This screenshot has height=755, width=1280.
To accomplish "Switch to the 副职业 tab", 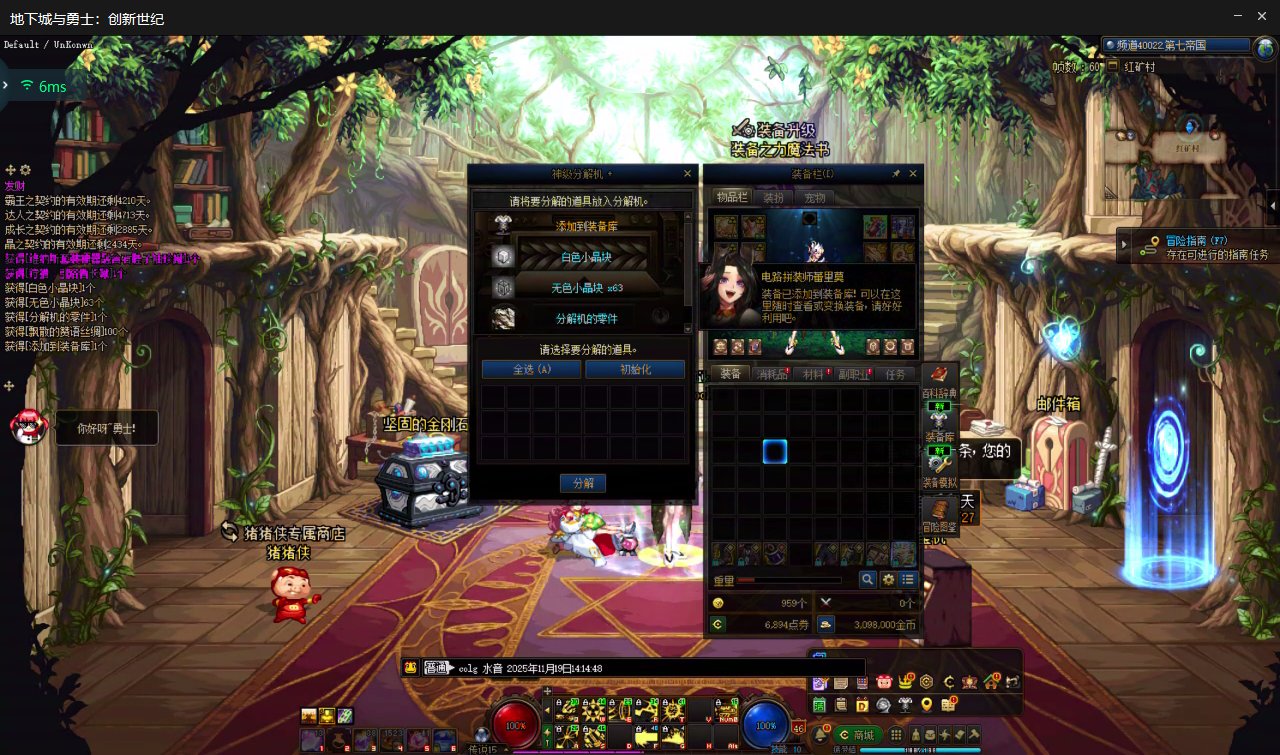I will [855, 374].
